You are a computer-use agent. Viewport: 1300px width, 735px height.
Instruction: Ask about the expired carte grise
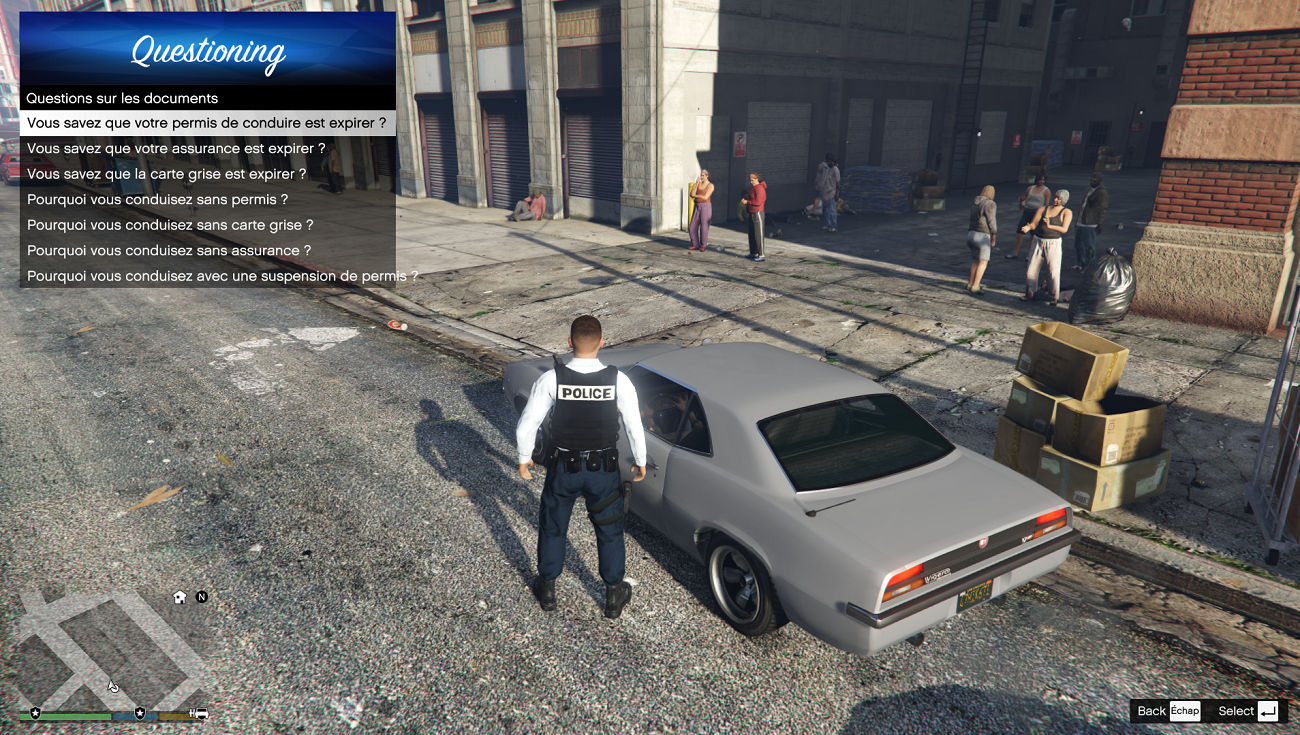click(167, 174)
